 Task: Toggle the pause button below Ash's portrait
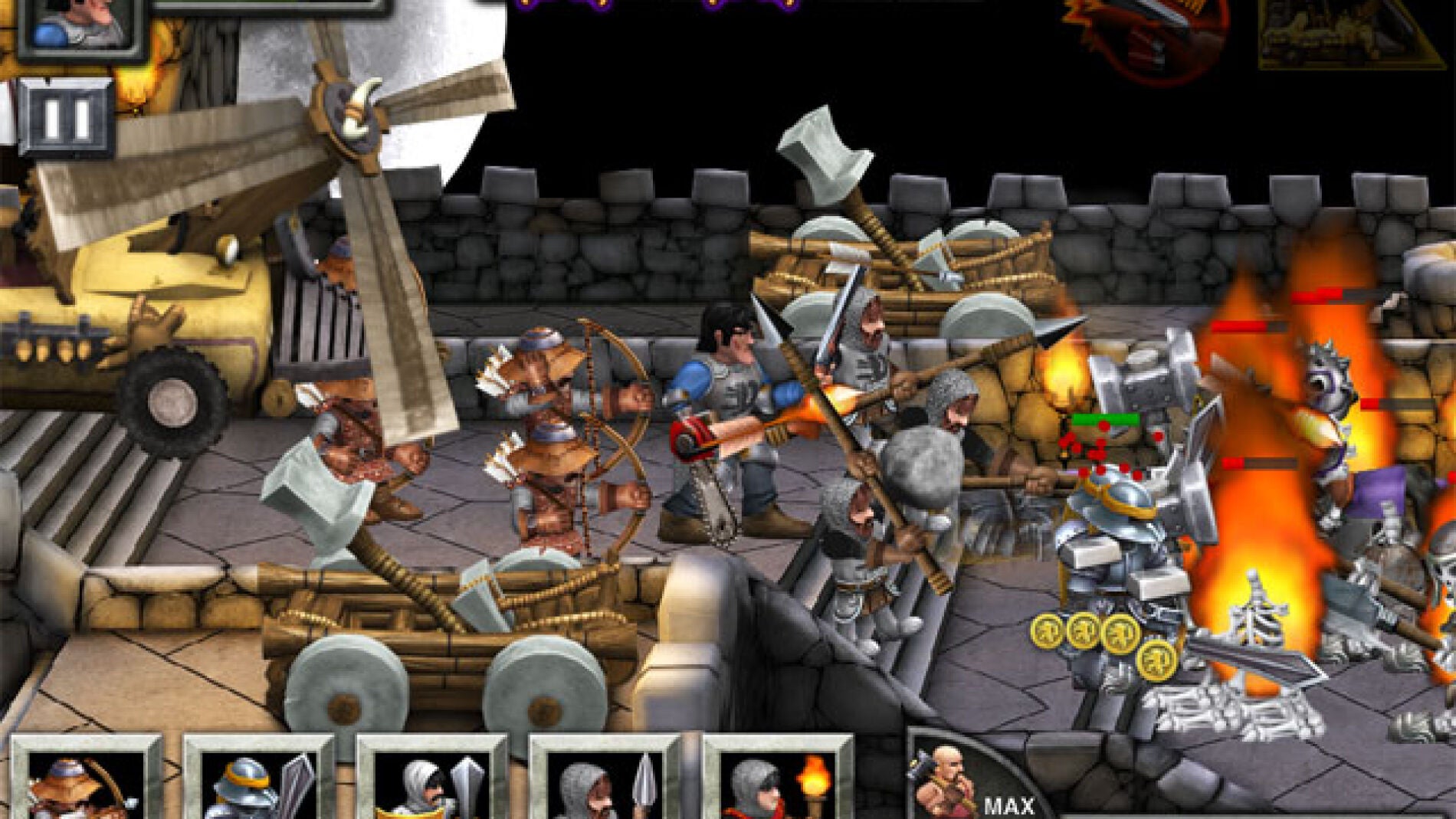pyautogui.click(x=65, y=113)
